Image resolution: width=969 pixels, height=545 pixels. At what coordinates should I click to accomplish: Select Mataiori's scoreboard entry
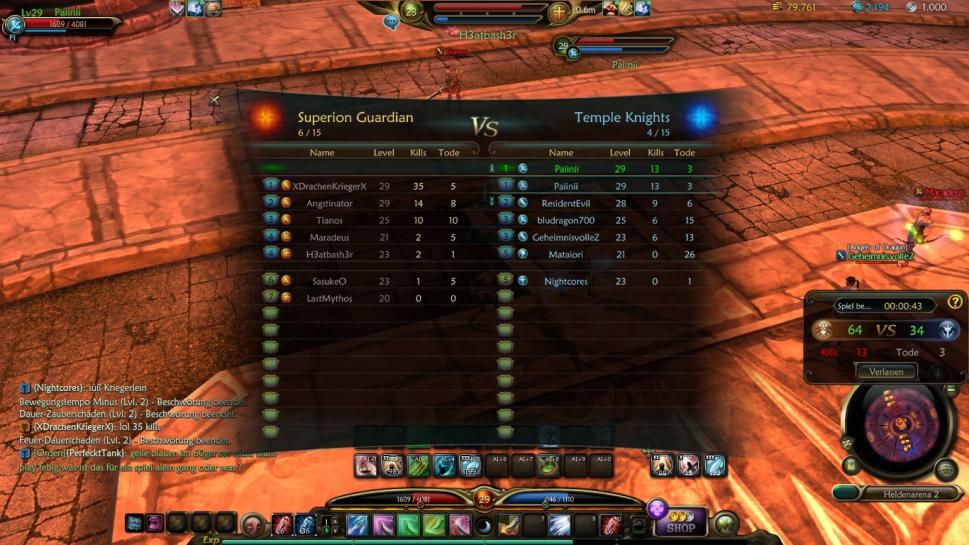[566, 254]
